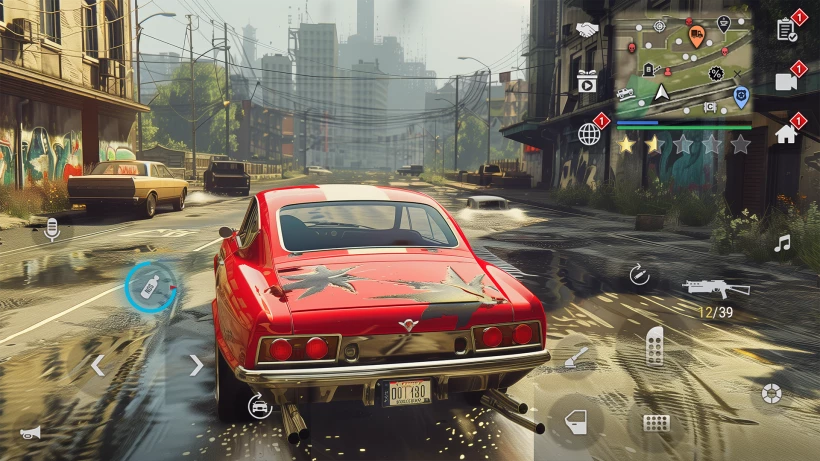Activate the NOS nitro bottle boost
Viewport: 820px width, 461px height.
[x=150, y=287]
